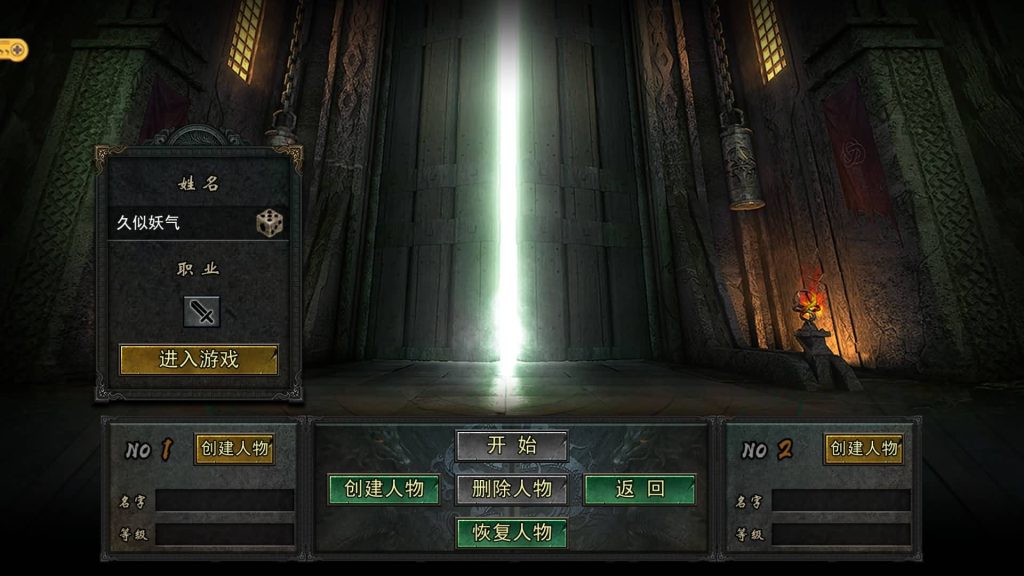Roll a random name with the dice icon
The height and width of the screenshot is (576, 1024).
point(269,222)
